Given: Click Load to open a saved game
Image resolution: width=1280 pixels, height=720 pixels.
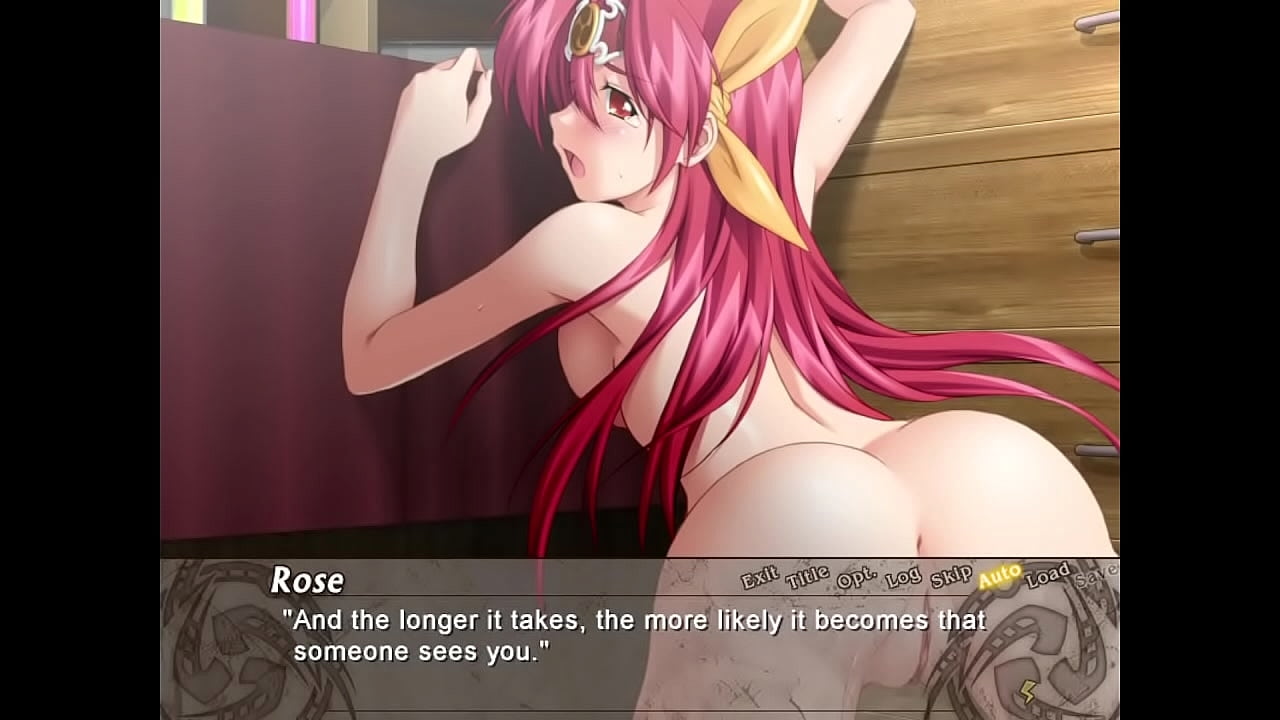Looking at the screenshot, I should (1046, 575).
